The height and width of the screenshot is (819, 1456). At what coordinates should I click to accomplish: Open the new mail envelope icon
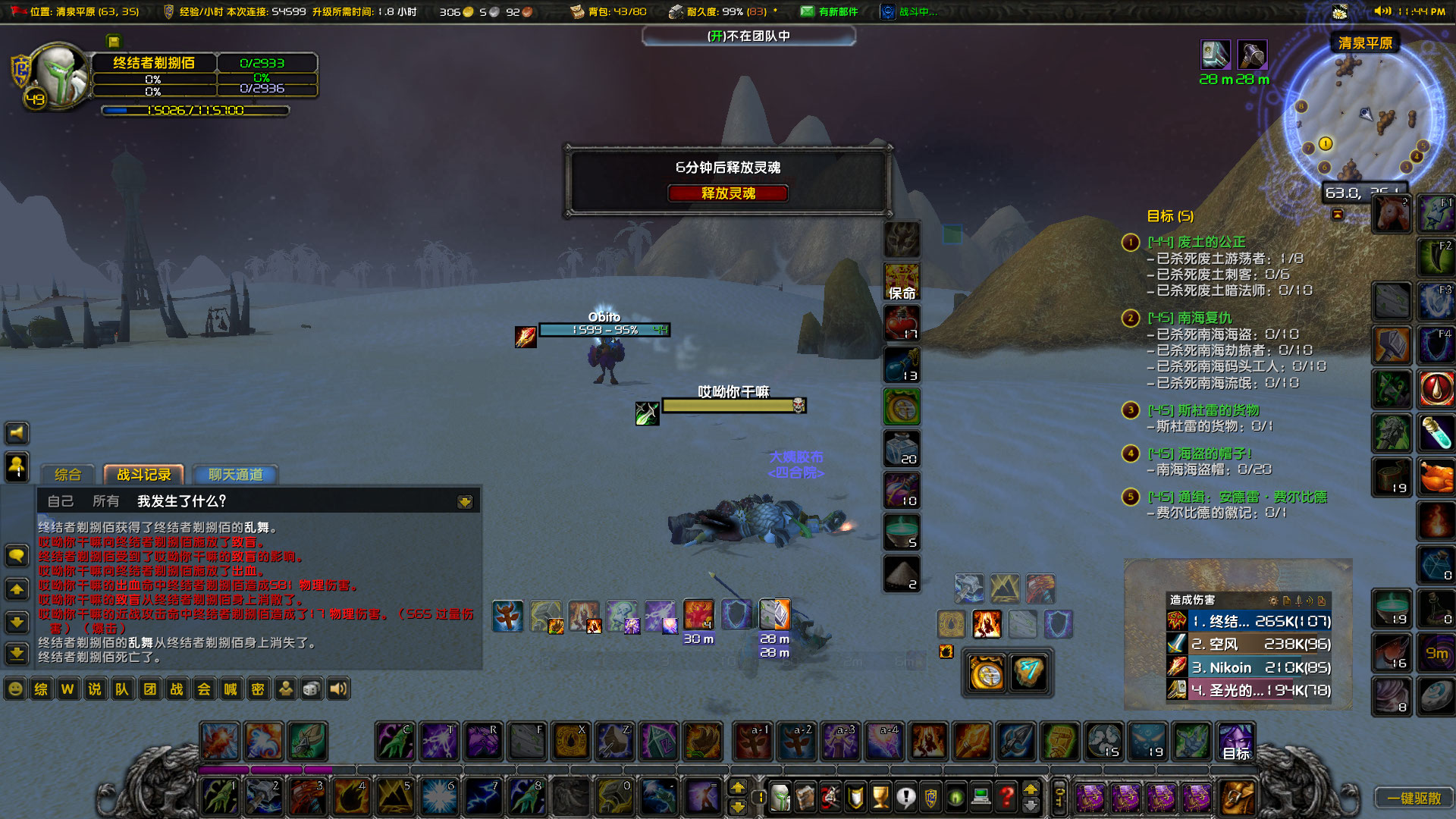[x=806, y=11]
